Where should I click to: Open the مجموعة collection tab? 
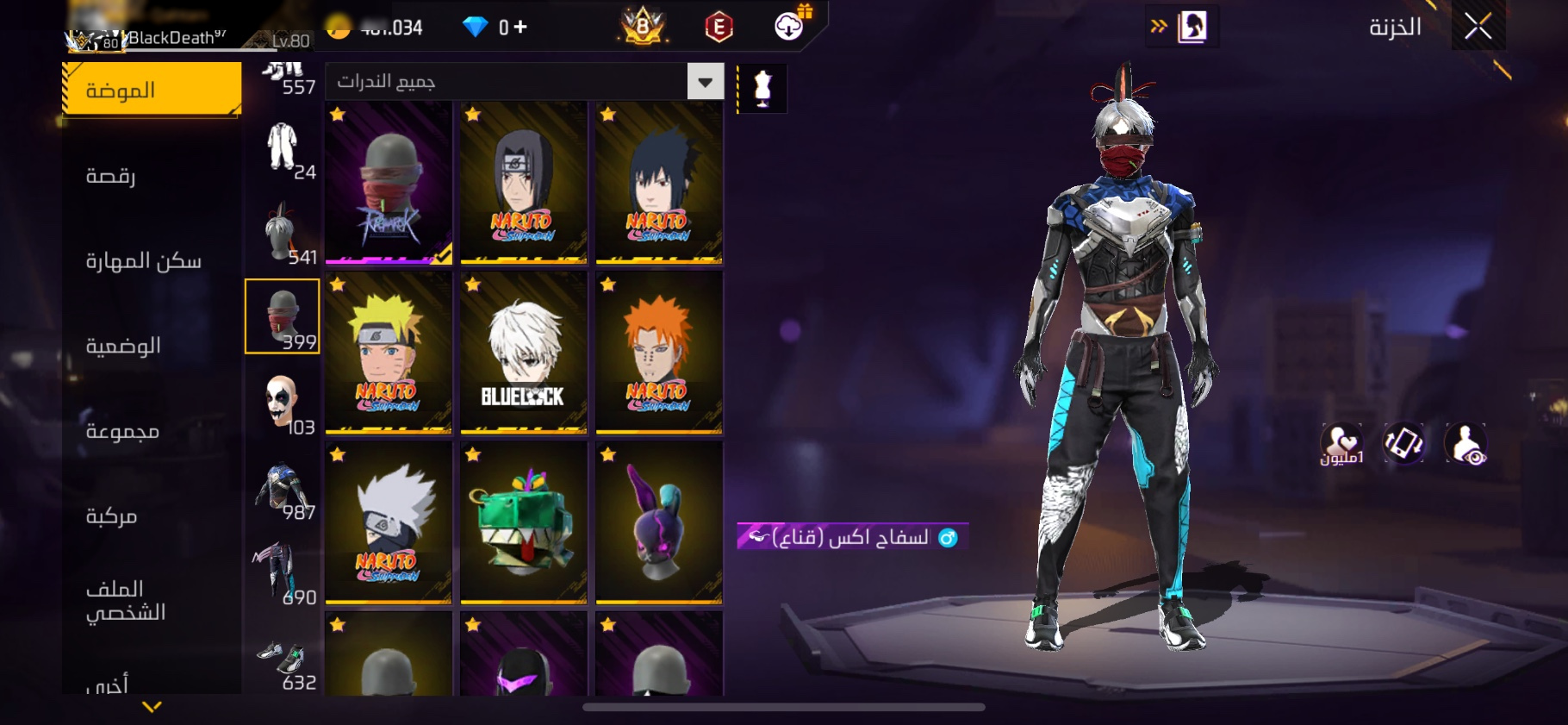pyautogui.click(x=122, y=431)
